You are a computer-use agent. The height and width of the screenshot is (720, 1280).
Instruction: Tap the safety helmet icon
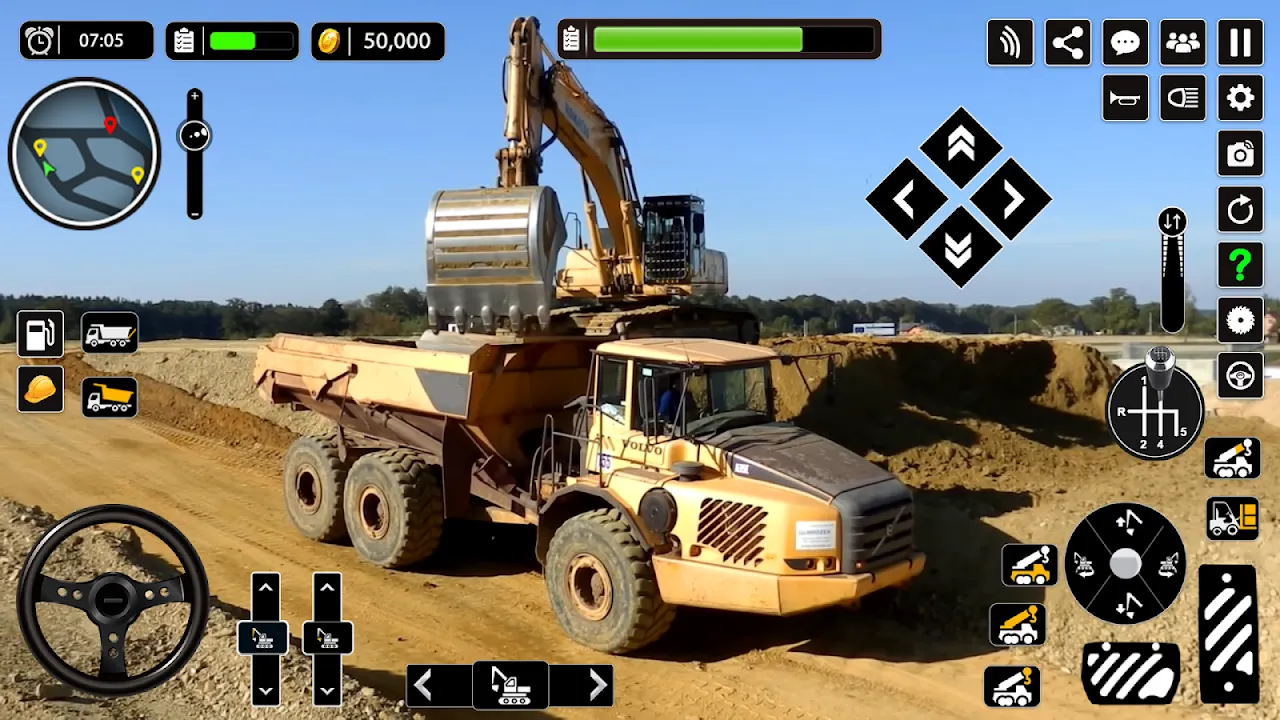pos(38,389)
